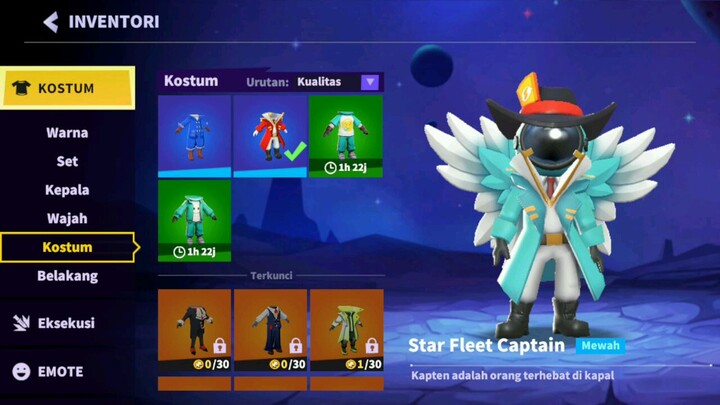Choose the Set submenu
Screen dimensions: 720x405
[67, 161]
